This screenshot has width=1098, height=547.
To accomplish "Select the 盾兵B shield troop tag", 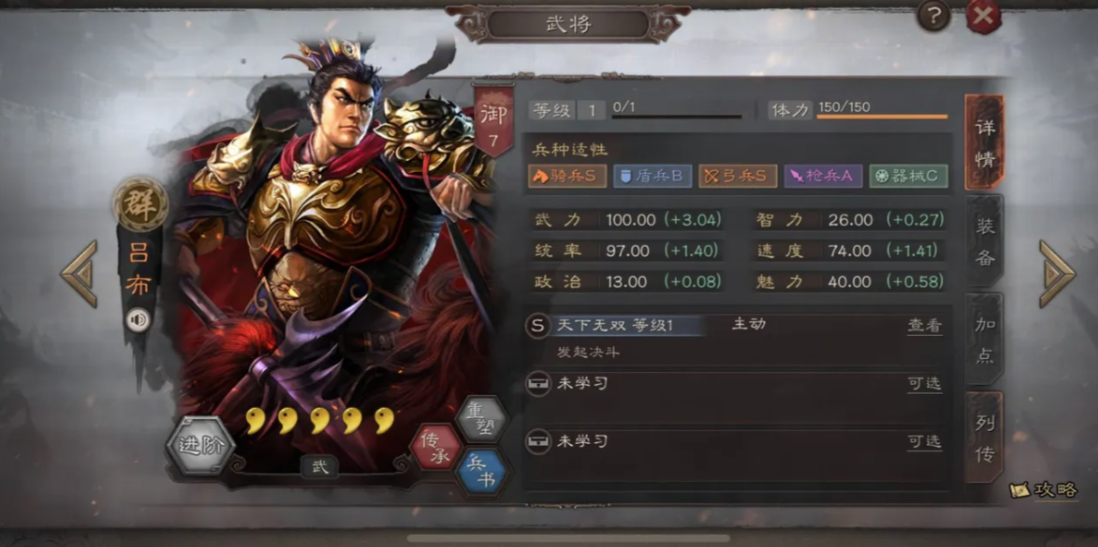I will click(652, 177).
